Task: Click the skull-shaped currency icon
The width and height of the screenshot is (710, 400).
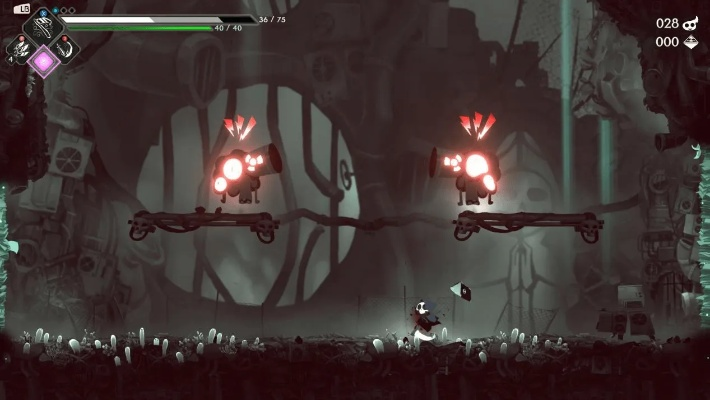Action: 691,23
